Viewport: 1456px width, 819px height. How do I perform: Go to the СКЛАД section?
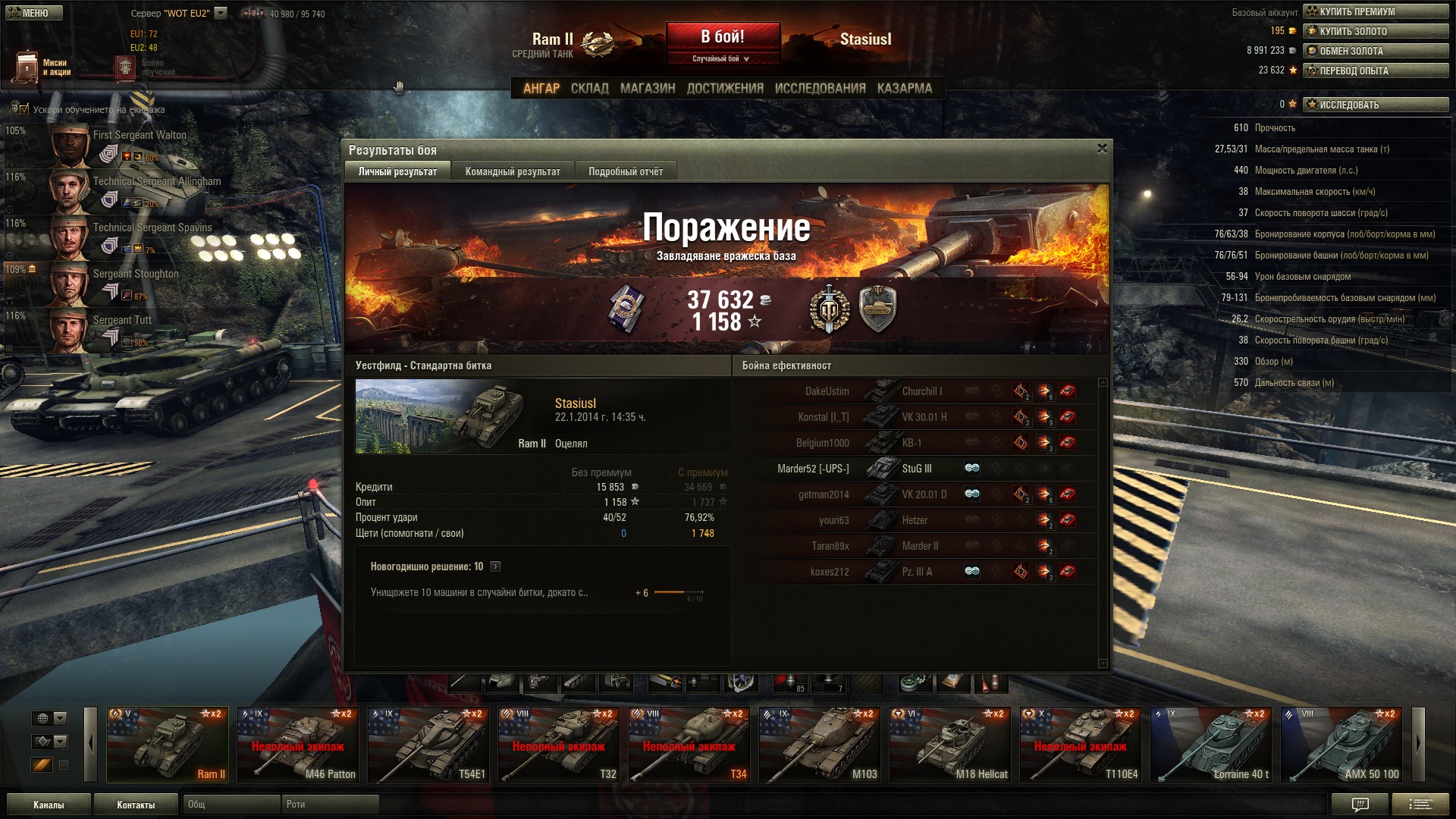click(x=589, y=89)
